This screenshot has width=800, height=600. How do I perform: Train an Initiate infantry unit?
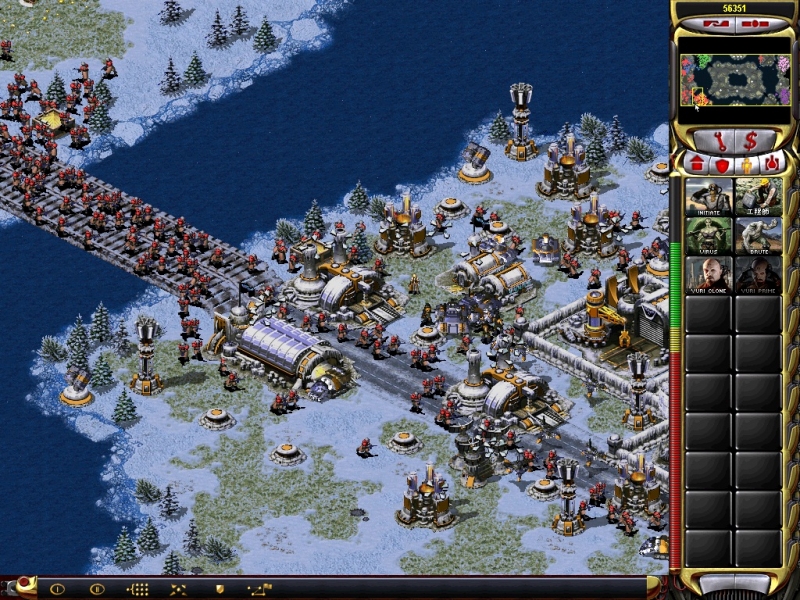(x=710, y=197)
